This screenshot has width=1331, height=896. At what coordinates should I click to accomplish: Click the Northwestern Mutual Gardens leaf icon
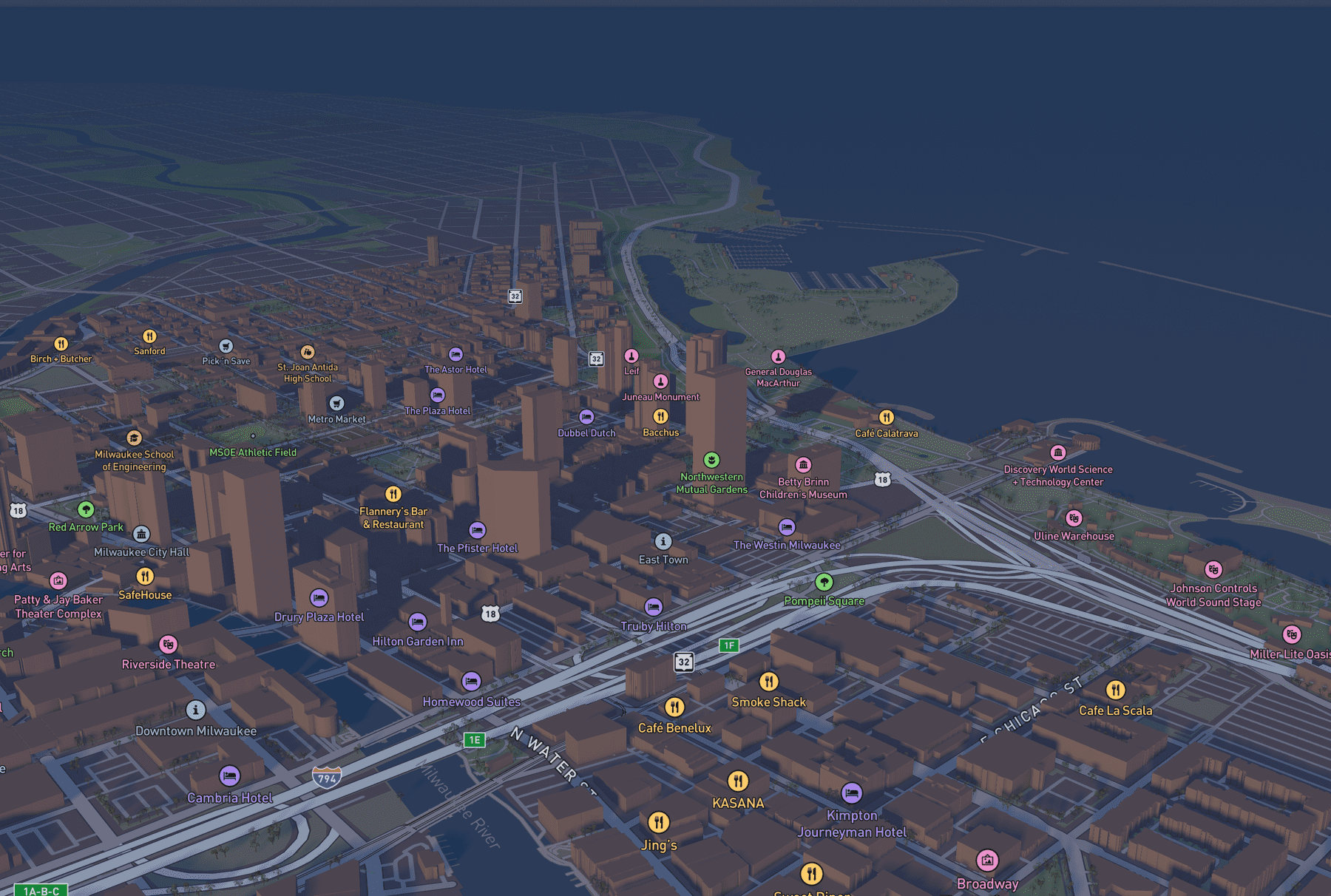coord(711,458)
